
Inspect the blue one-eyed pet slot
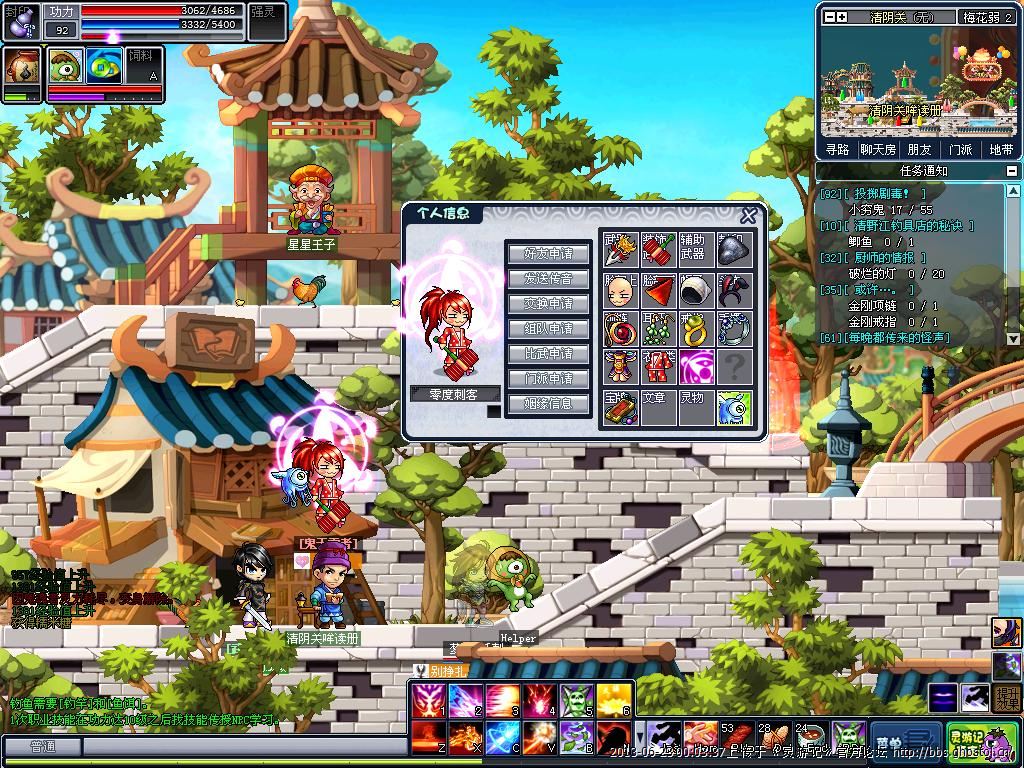(x=734, y=407)
